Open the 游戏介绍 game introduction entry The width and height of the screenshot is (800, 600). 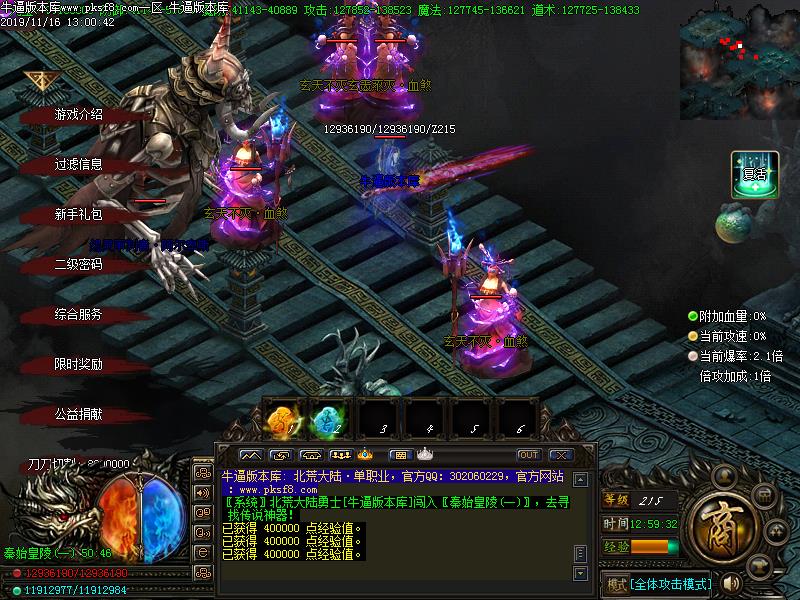pos(79,115)
